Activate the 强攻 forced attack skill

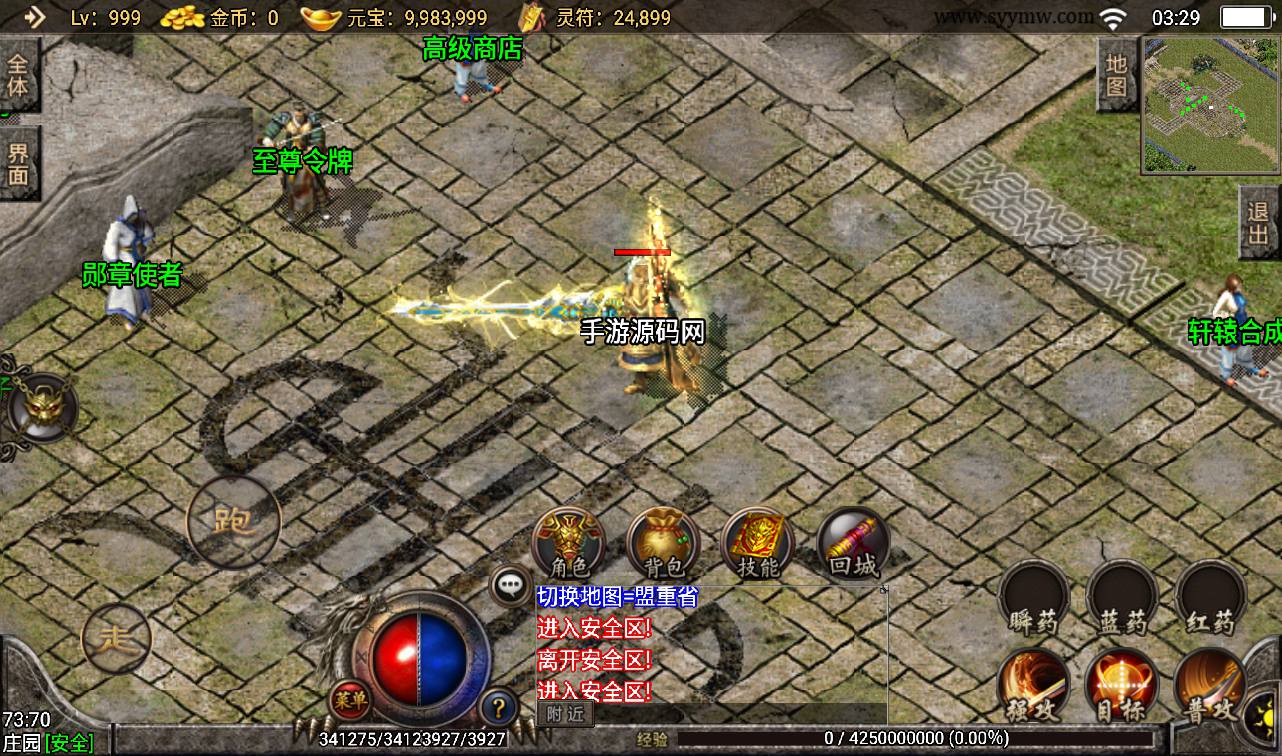click(1034, 686)
